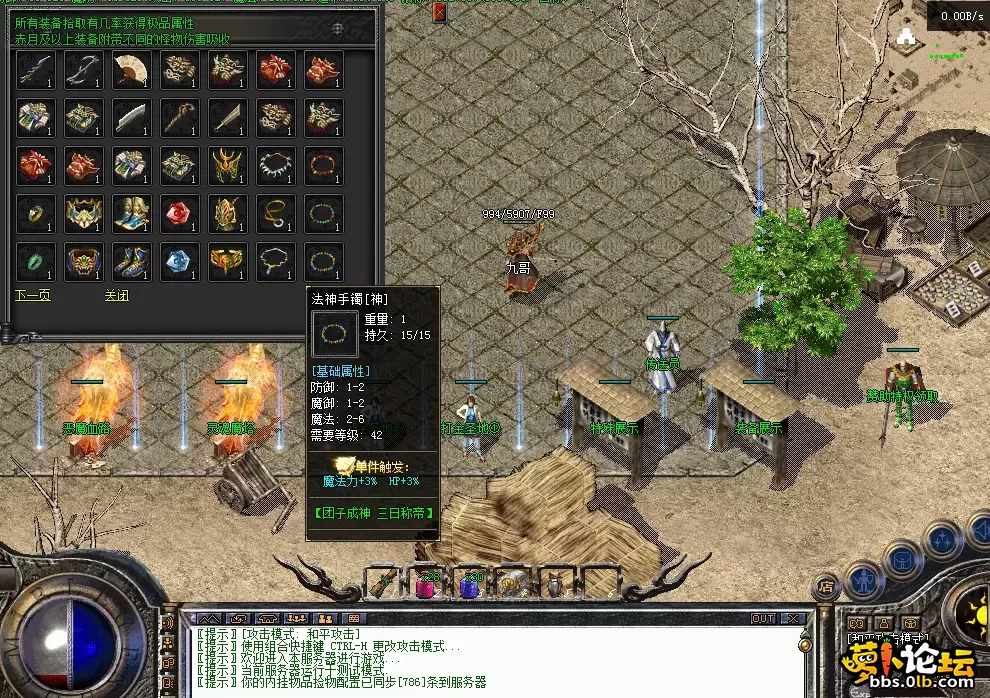Image resolution: width=990 pixels, height=698 pixels.
Task: Select the folding fan item slot
Action: coord(130,70)
